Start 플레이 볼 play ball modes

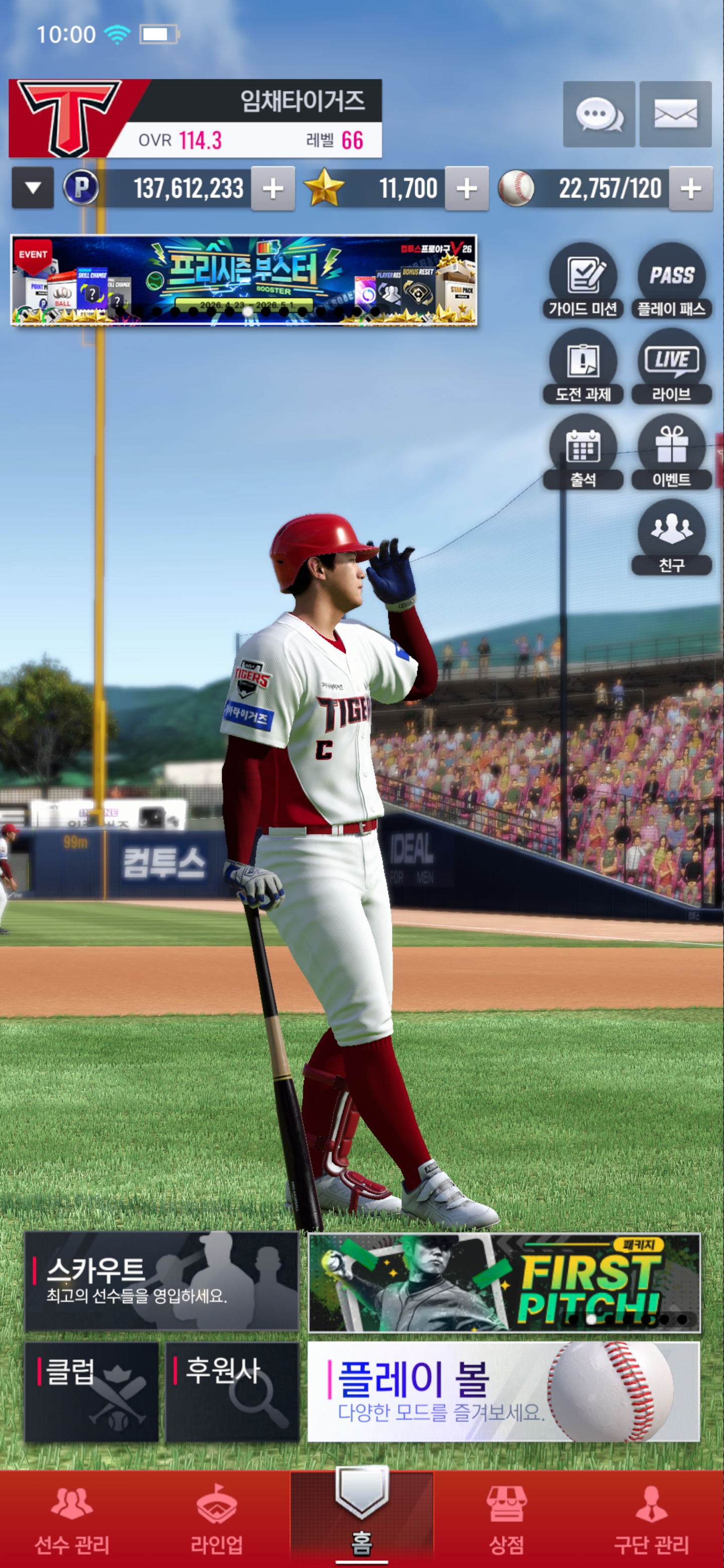[504, 1392]
